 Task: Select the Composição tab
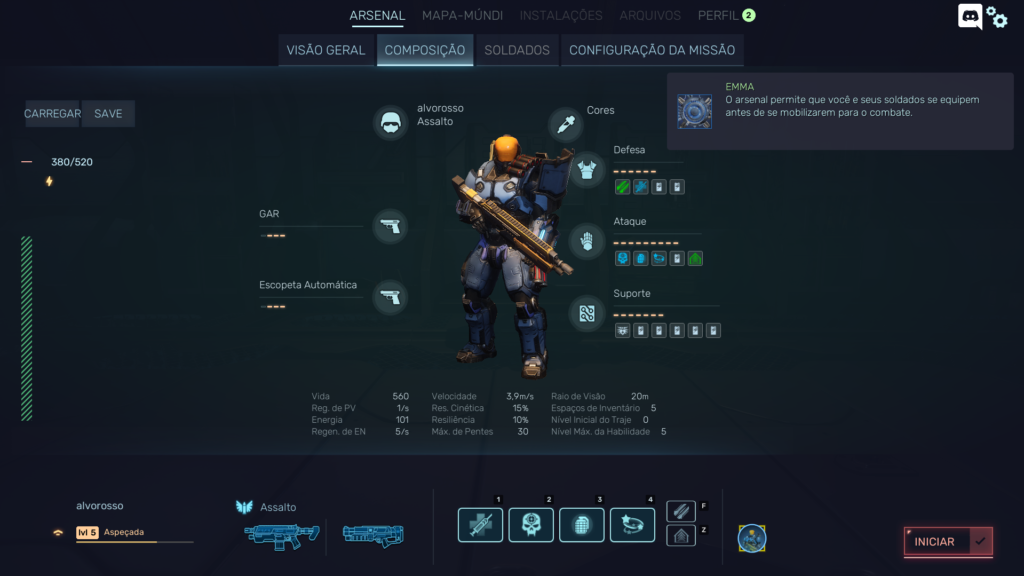coord(425,50)
